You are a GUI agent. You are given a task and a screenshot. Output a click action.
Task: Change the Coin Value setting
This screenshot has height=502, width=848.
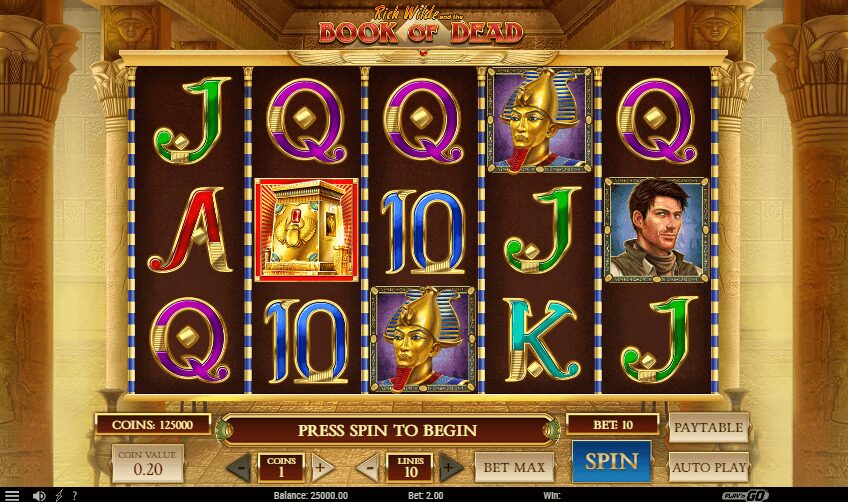[148, 464]
